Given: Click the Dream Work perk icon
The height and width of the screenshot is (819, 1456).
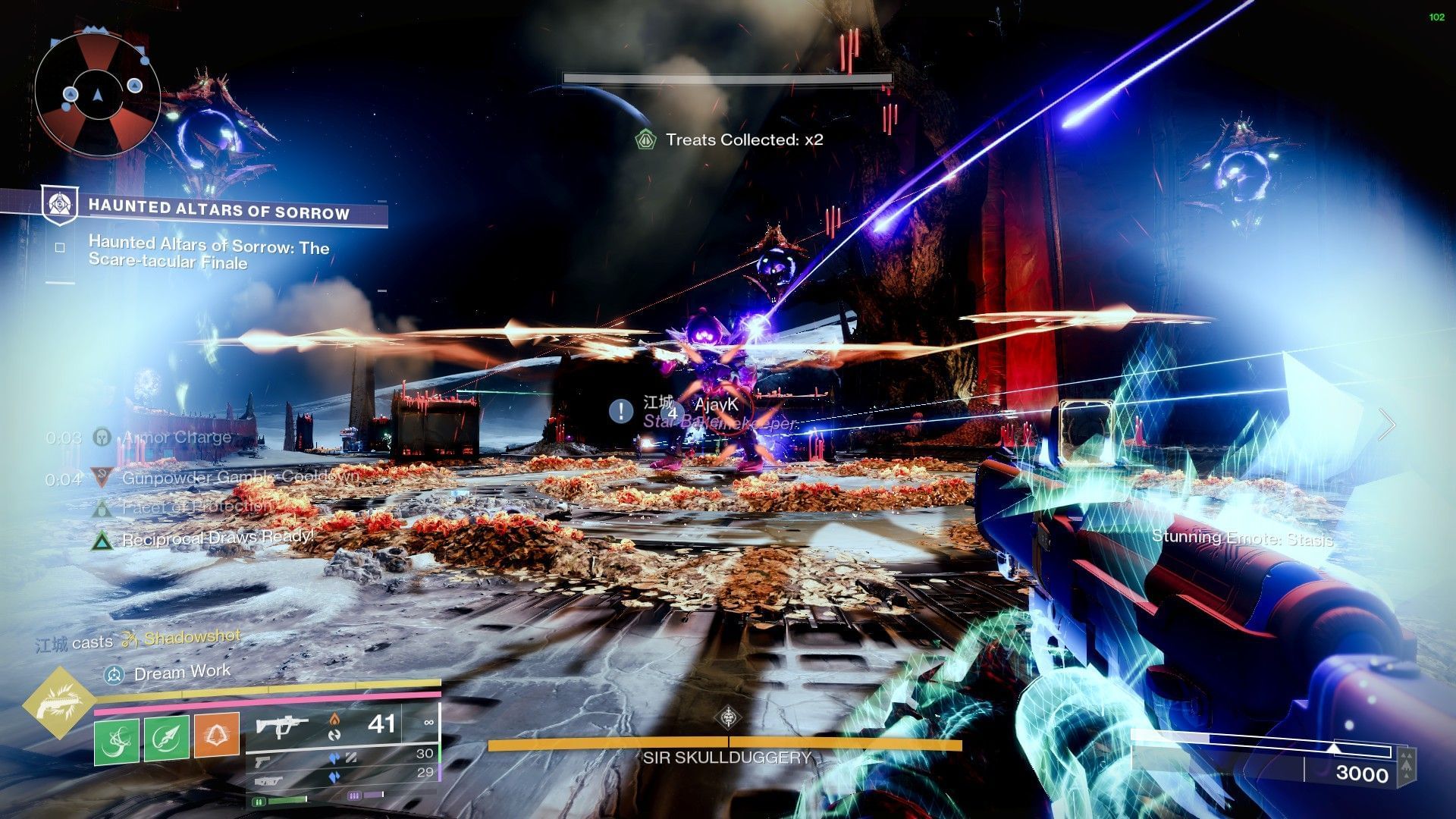Looking at the screenshot, I should 115,673.
